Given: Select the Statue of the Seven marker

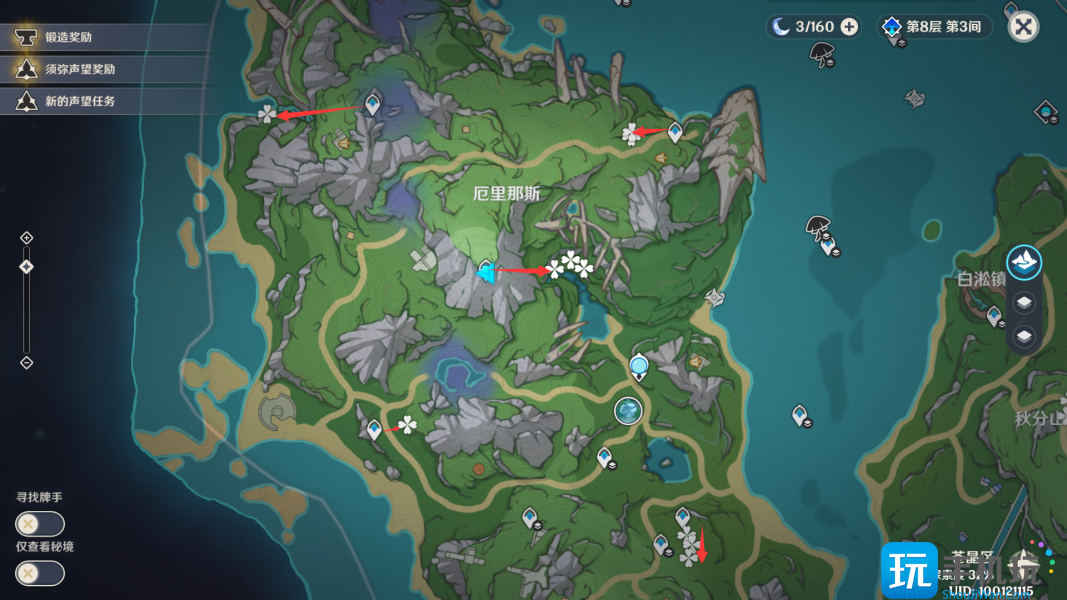Looking at the screenshot, I should 639,367.
